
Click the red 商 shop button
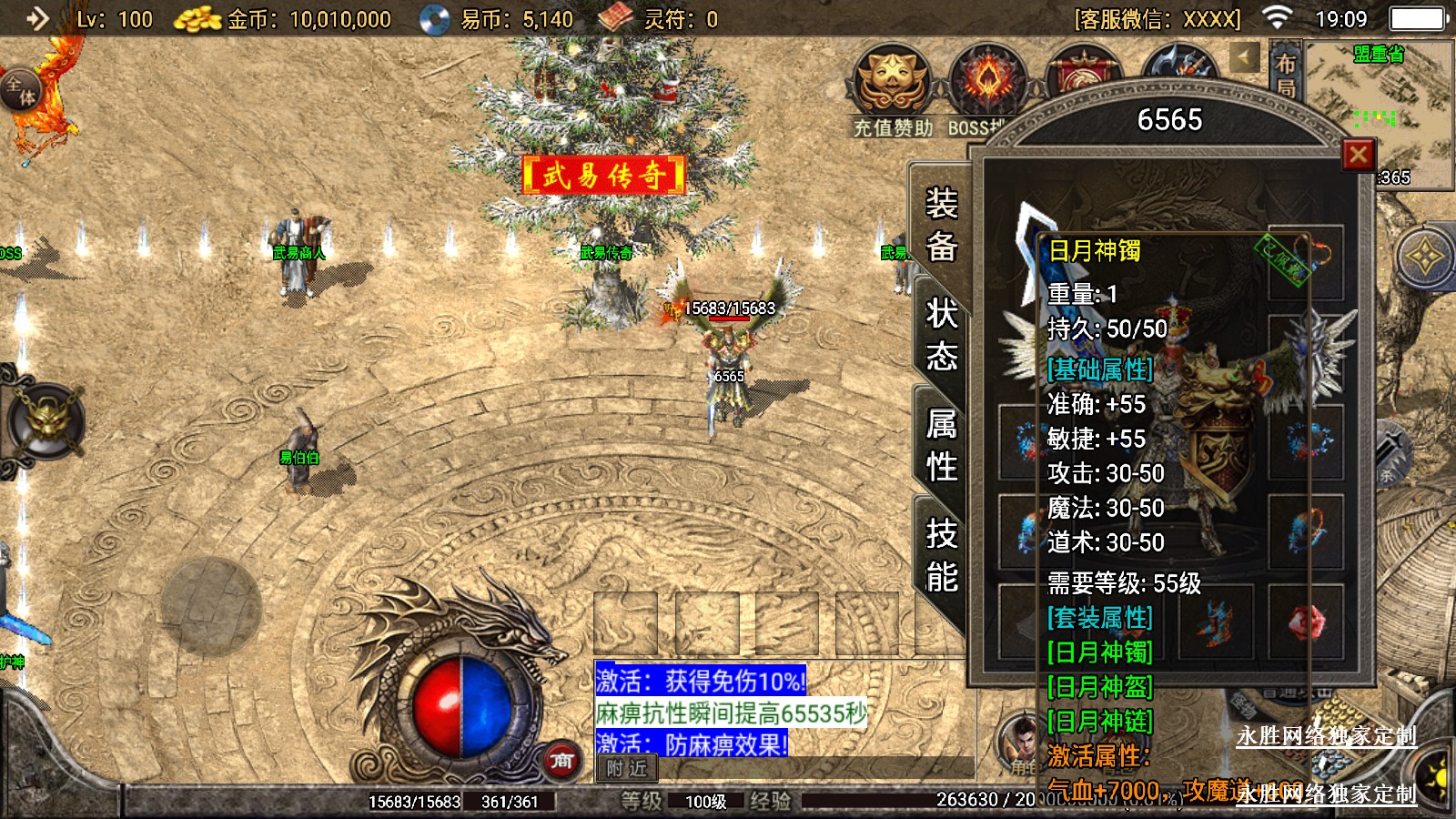coord(561,760)
